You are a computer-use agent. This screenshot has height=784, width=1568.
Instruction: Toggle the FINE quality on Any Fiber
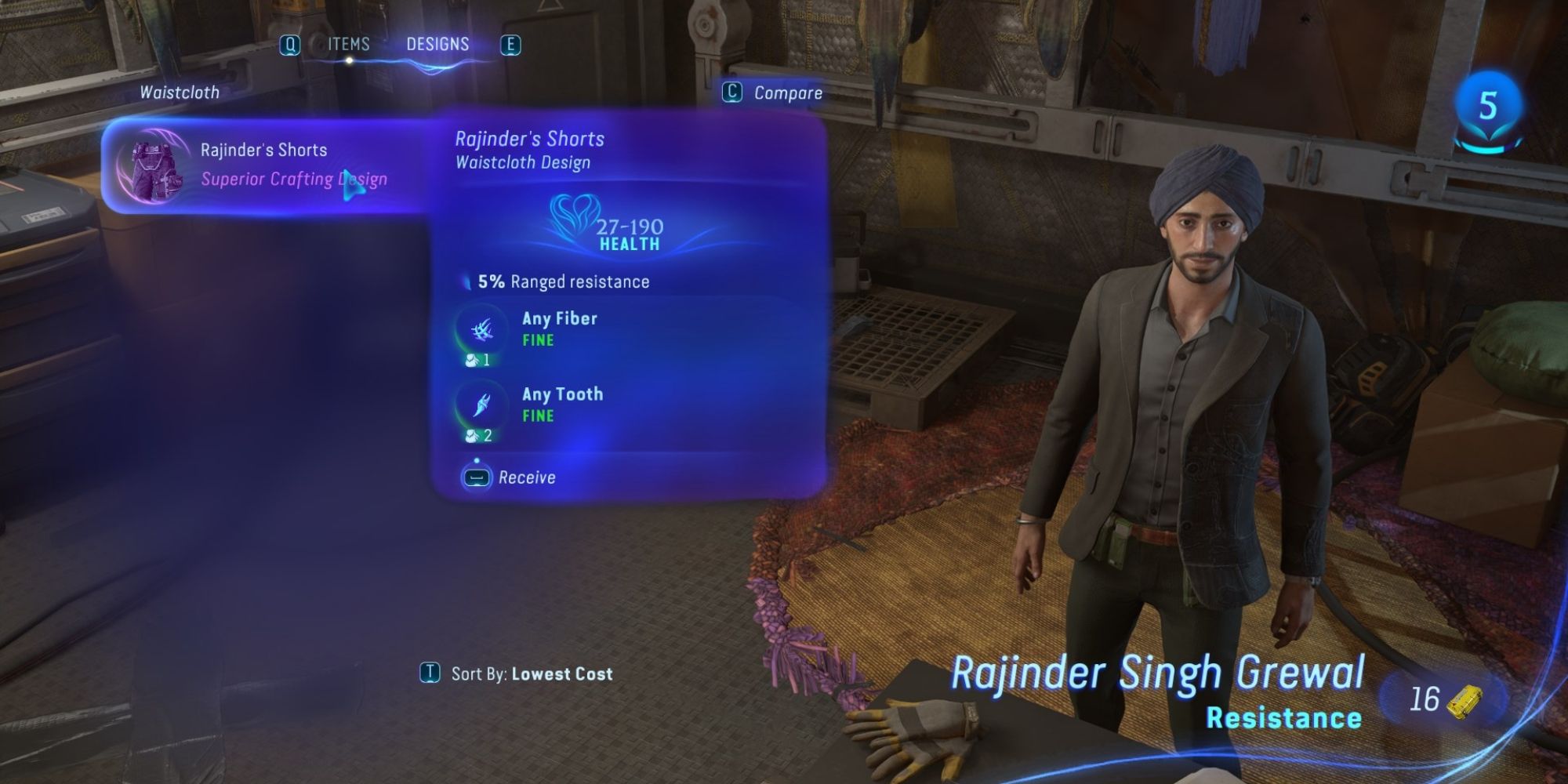[536, 340]
